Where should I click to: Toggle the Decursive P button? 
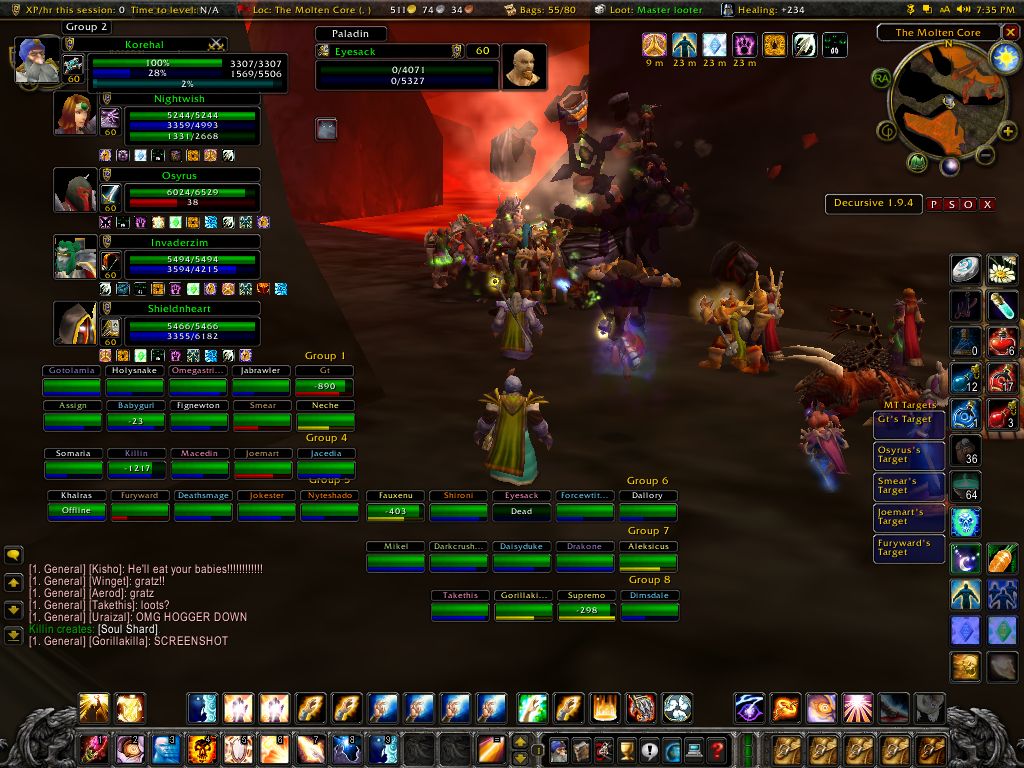(934, 204)
